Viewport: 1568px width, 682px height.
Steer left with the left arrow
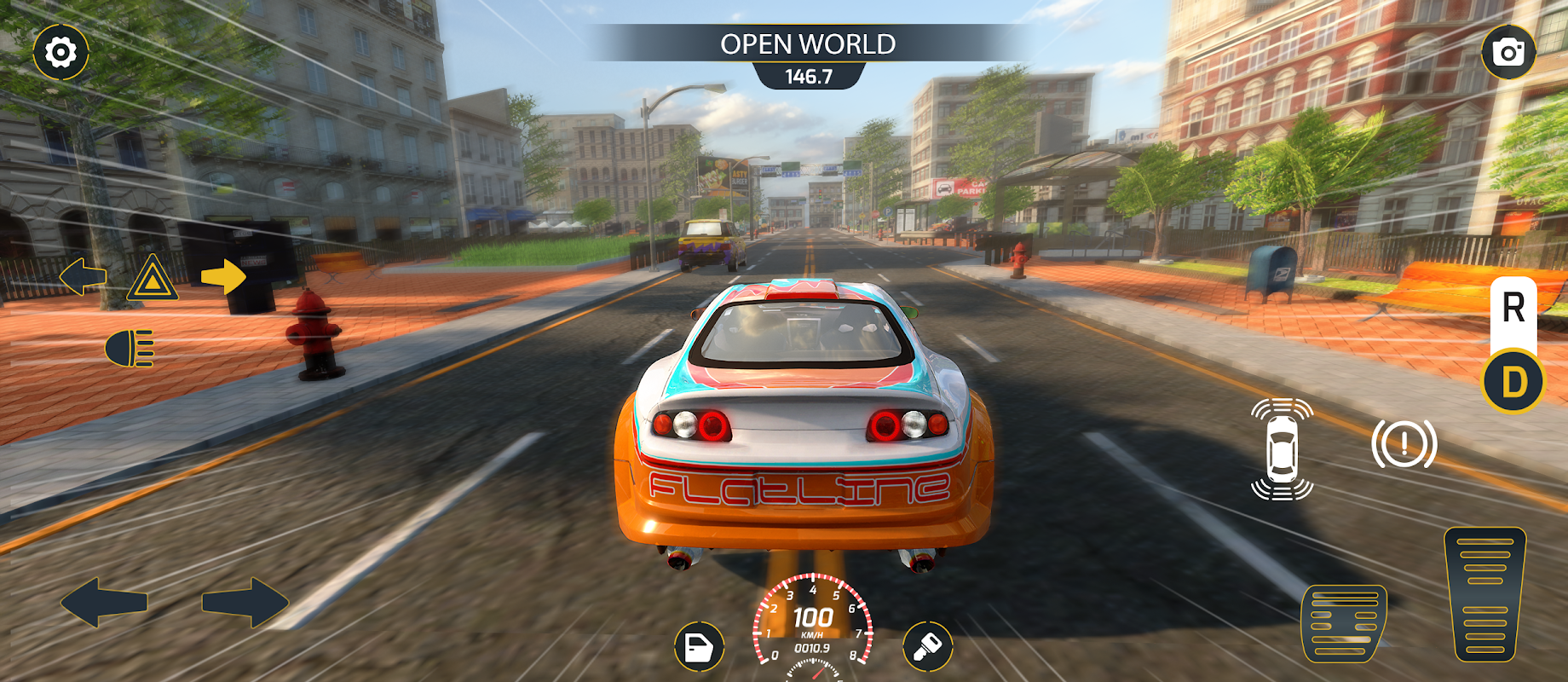(x=104, y=603)
